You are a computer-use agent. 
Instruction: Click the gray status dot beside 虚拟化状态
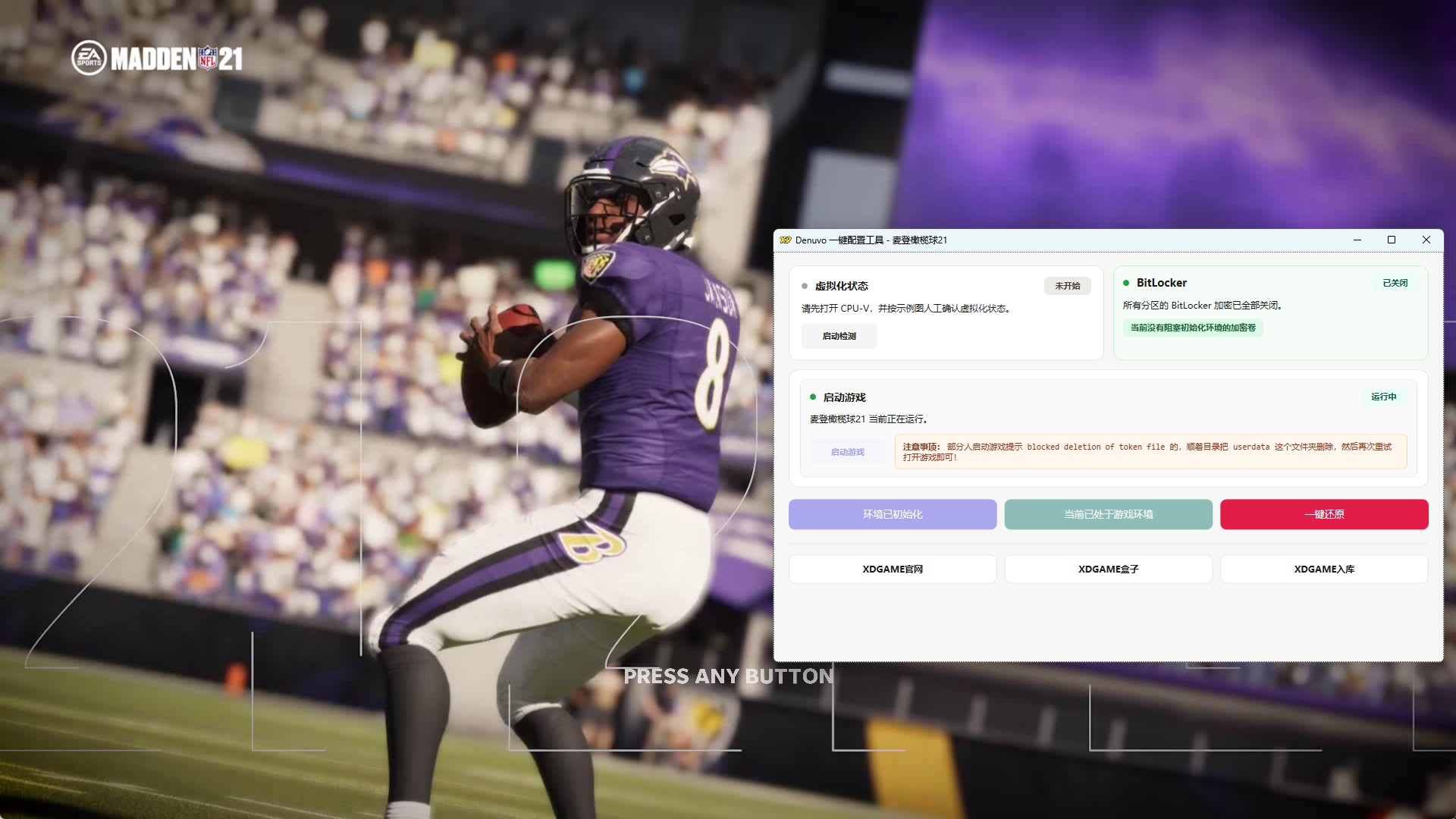point(805,286)
